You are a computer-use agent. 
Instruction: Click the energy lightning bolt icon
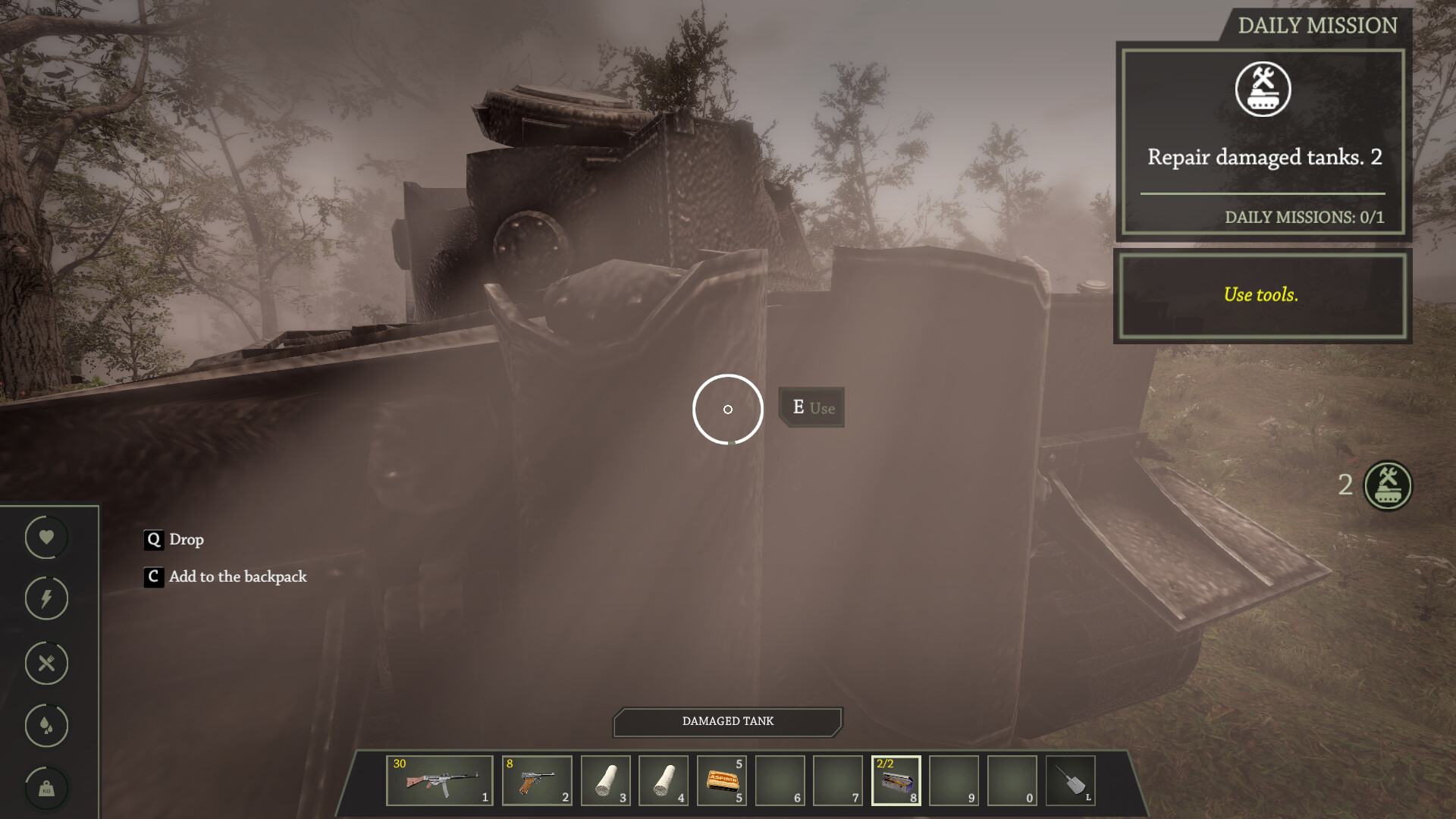[45, 599]
